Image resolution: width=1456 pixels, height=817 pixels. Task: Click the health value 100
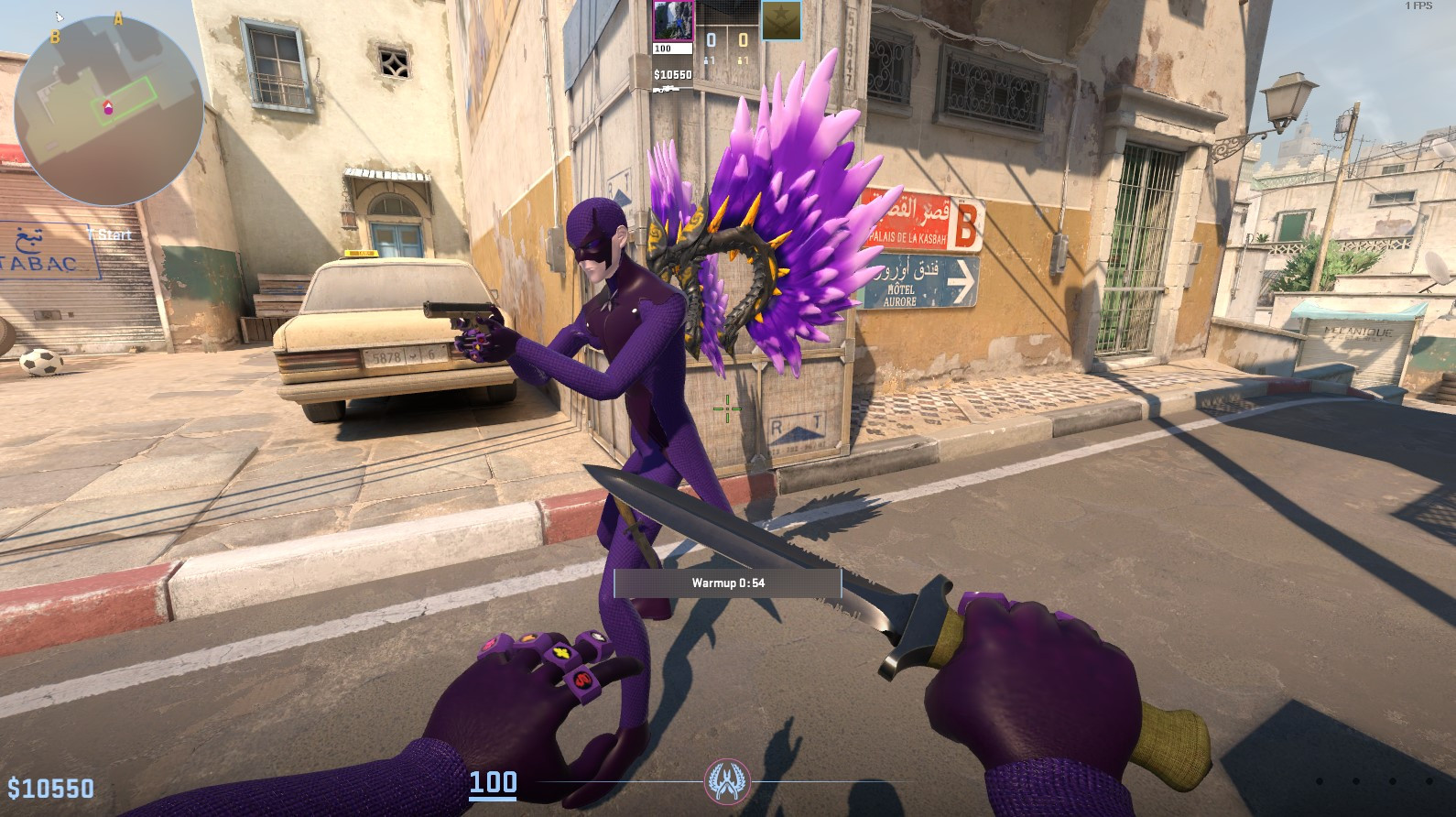[x=494, y=783]
